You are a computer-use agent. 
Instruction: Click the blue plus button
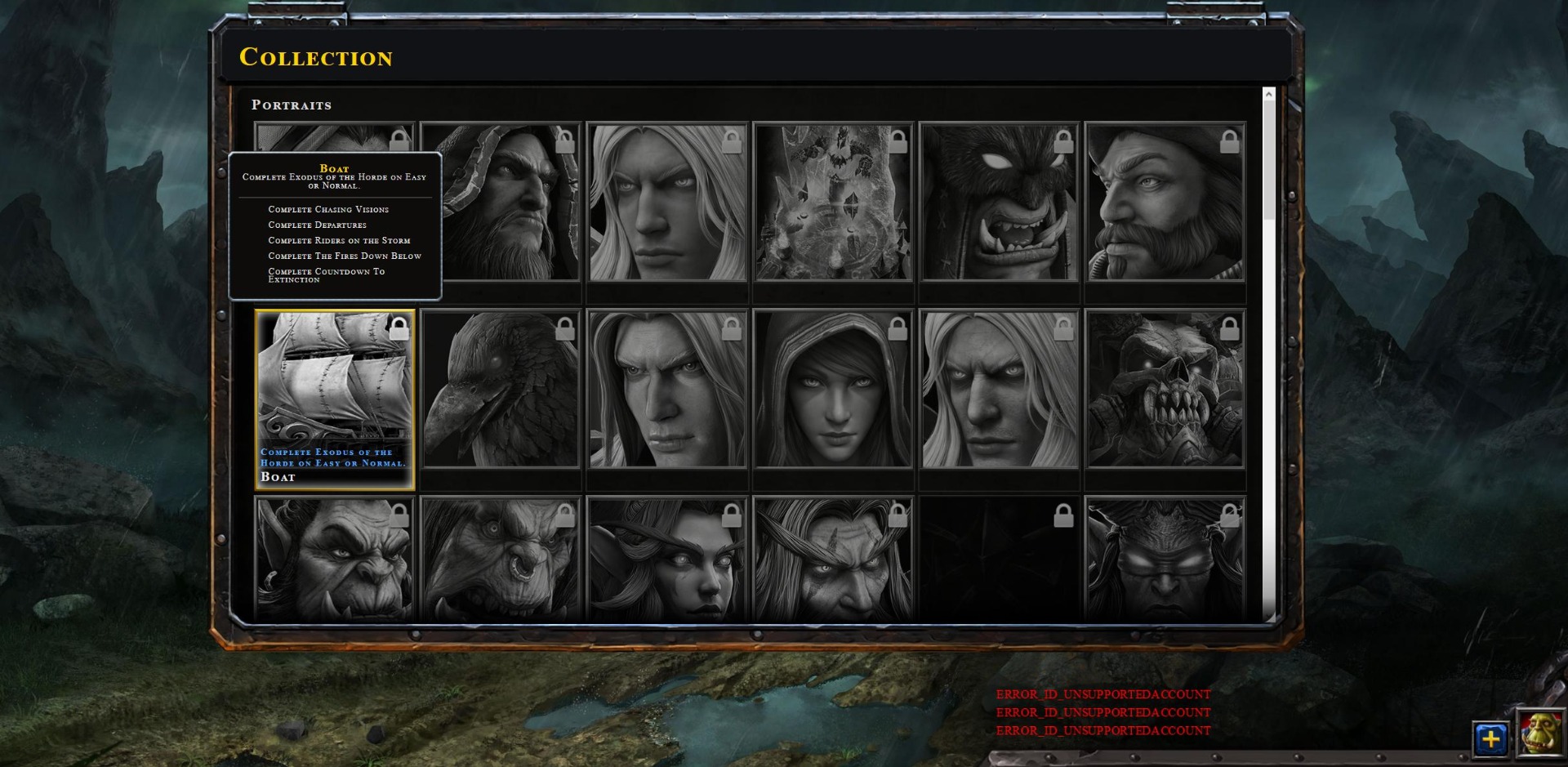[x=1491, y=739]
